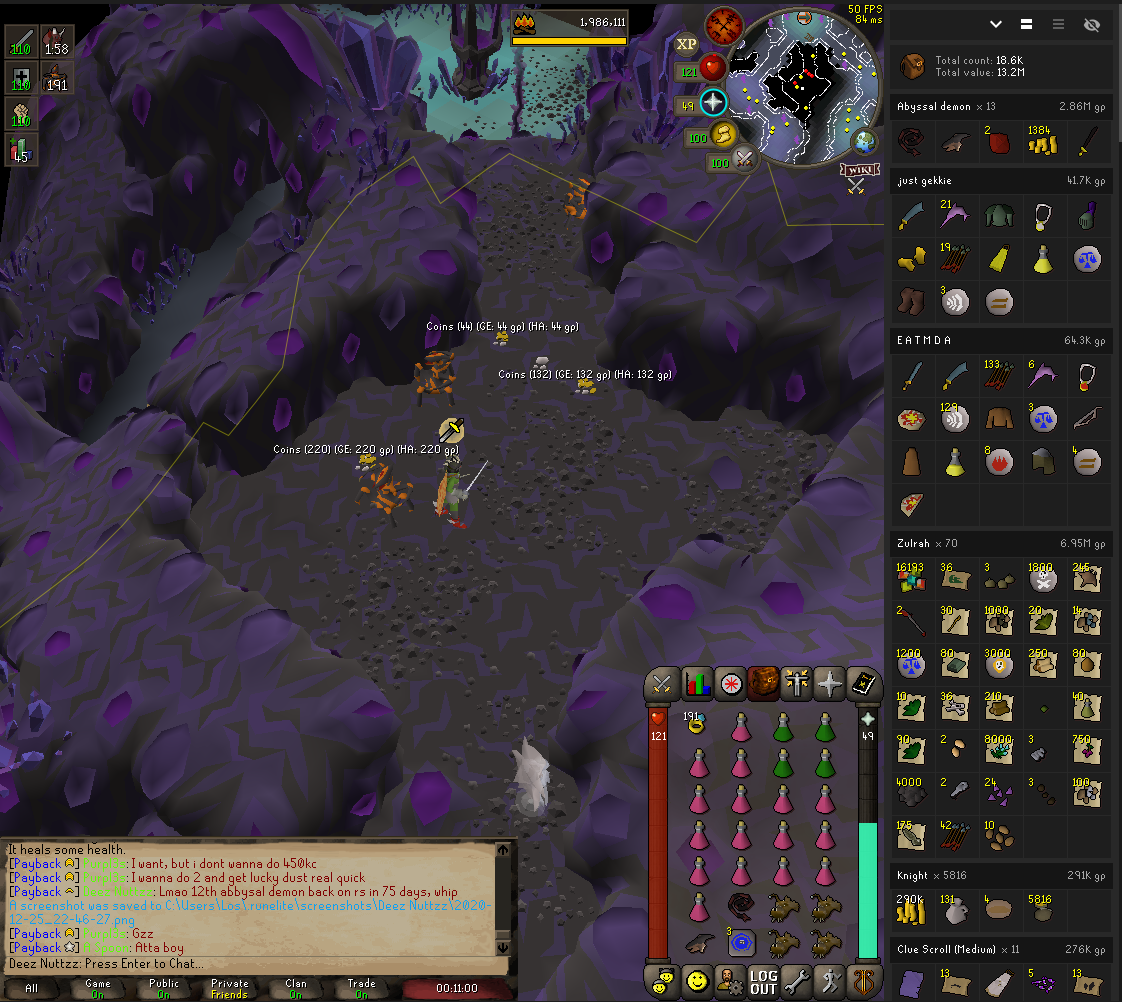Click the LOG OUT button

(763, 981)
